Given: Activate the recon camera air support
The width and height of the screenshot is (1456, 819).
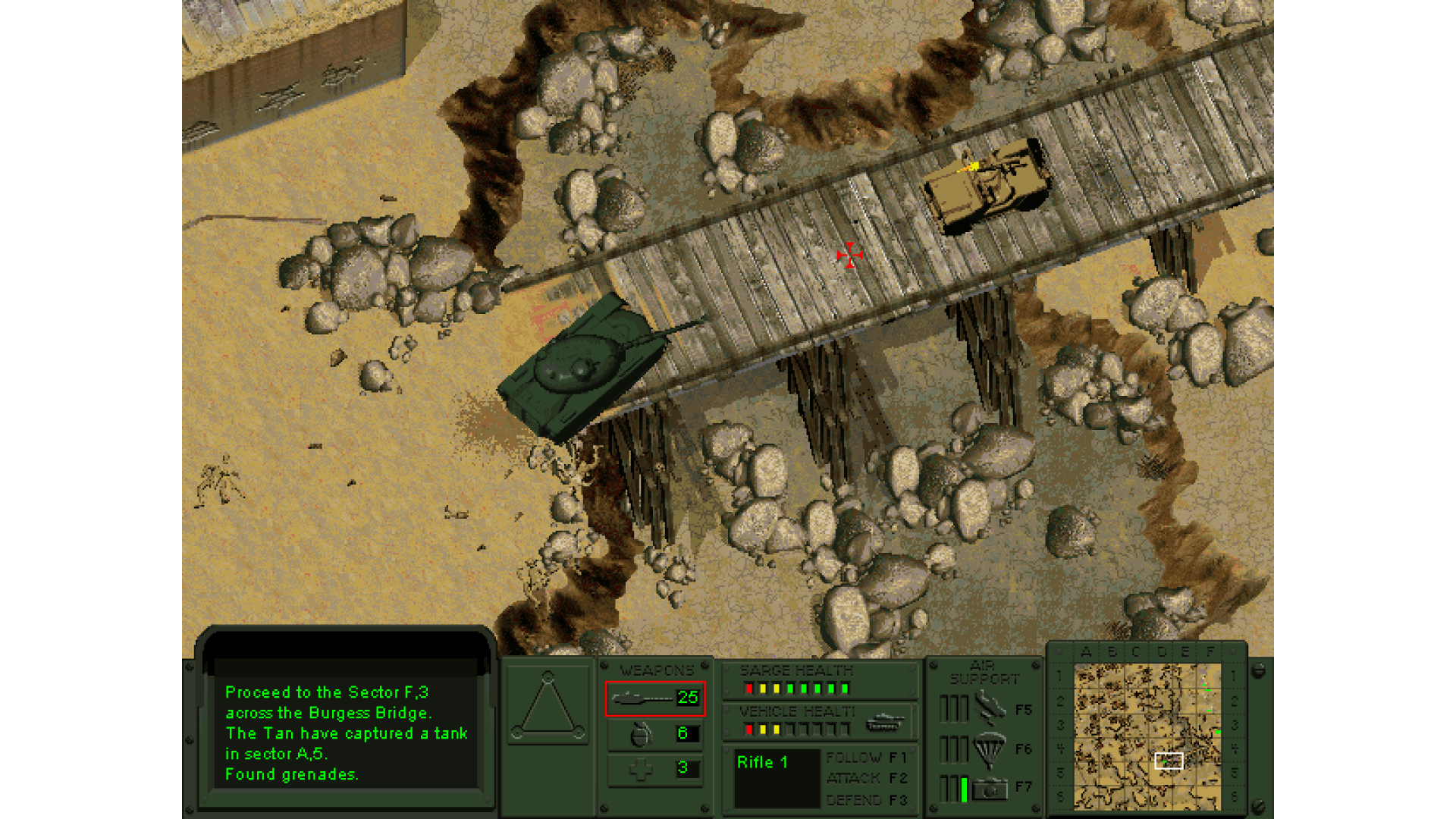Looking at the screenshot, I should coord(989,789).
